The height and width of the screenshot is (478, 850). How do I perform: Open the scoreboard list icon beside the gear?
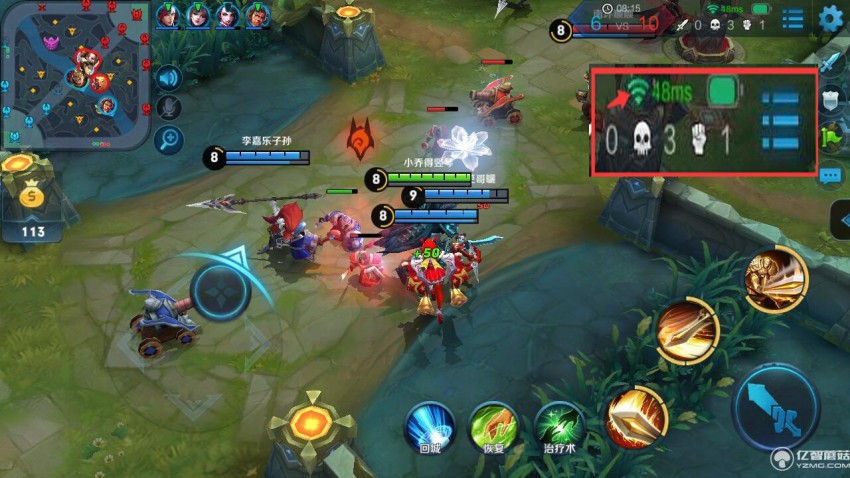point(793,19)
